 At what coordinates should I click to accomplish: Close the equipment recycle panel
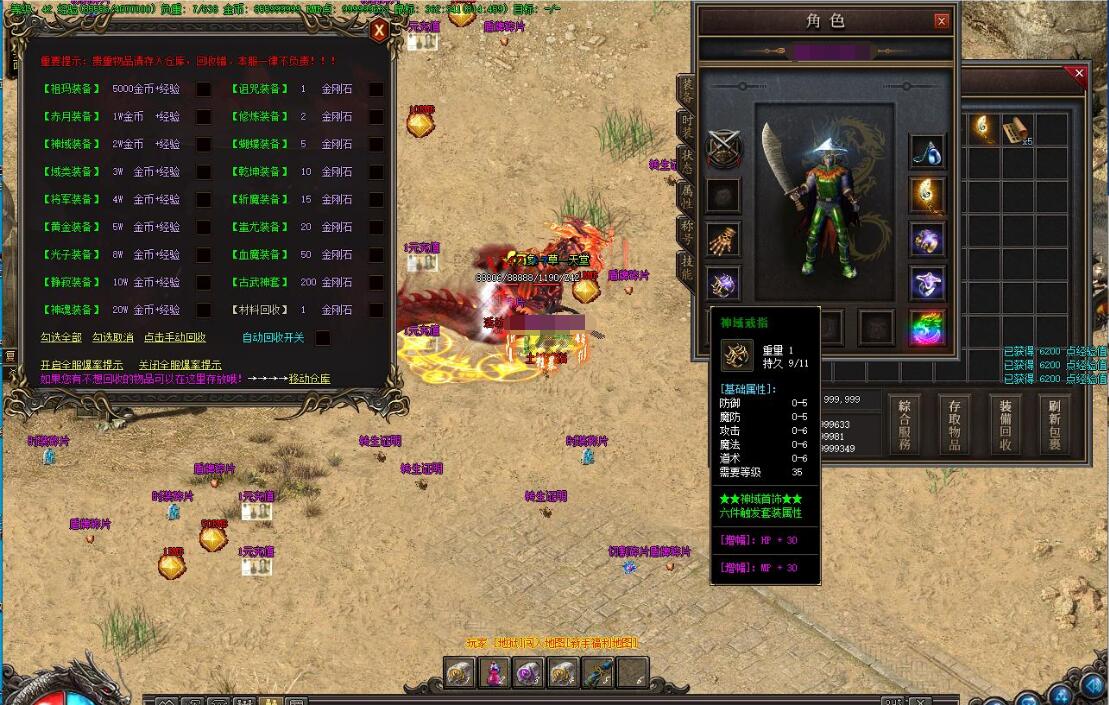coord(379,31)
